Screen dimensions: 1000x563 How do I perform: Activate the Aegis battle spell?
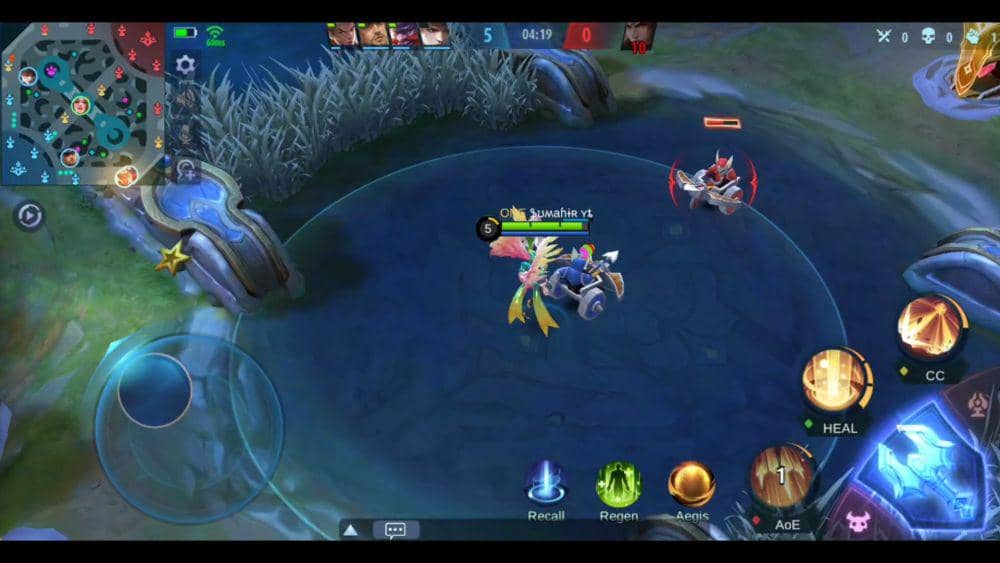click(x=691, y=483)
